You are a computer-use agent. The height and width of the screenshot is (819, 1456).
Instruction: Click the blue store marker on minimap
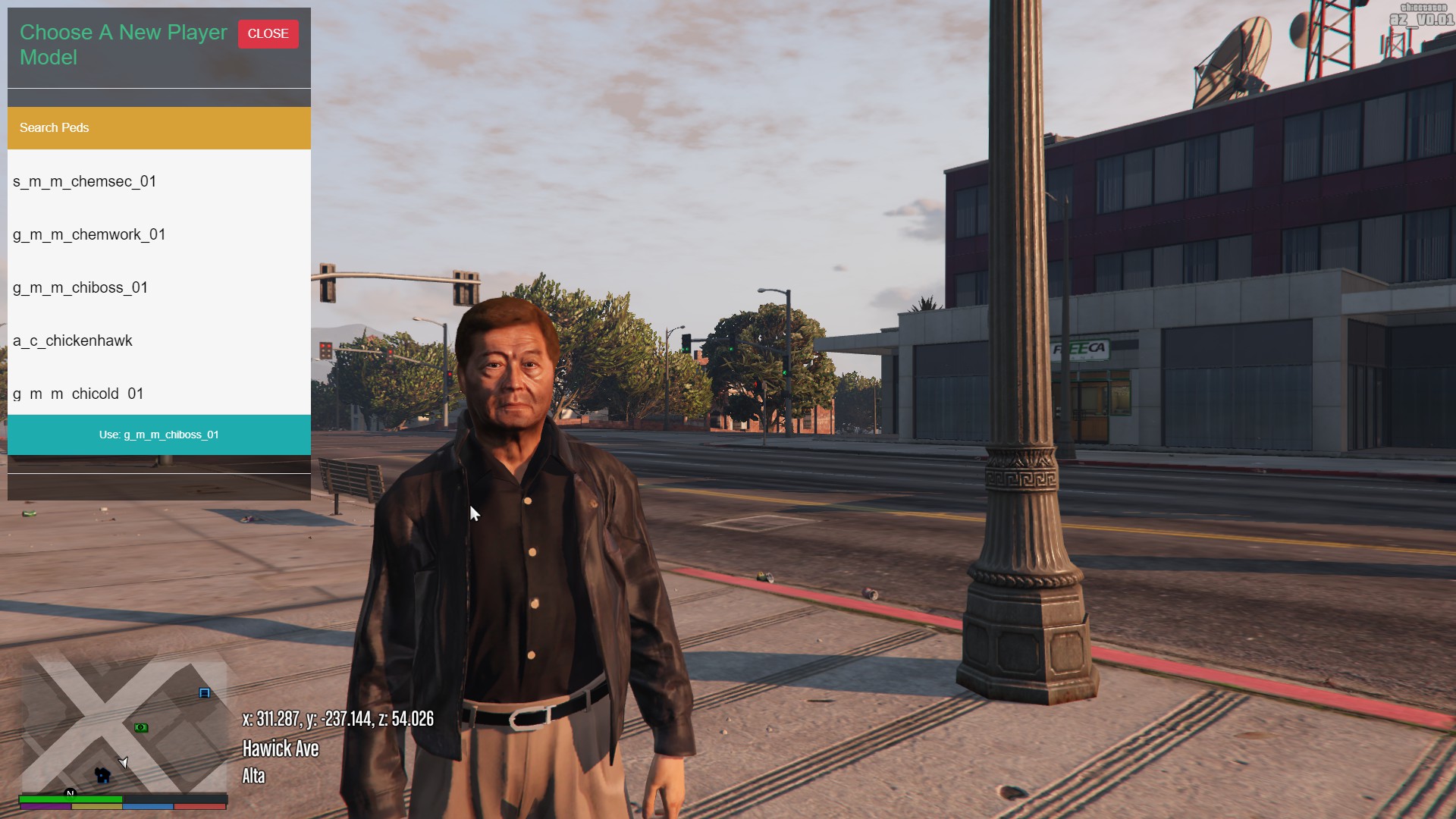pos(204,693)
